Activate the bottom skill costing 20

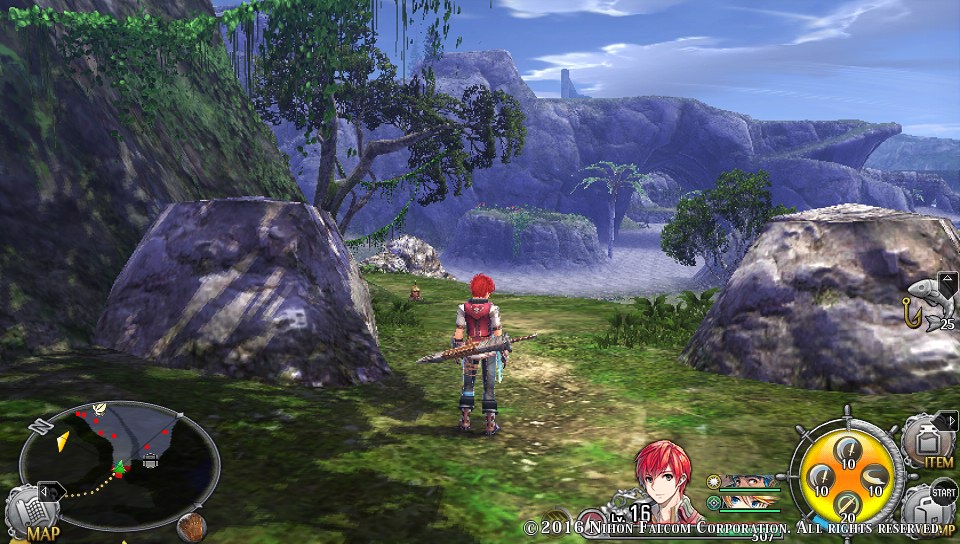coord(846,505)
